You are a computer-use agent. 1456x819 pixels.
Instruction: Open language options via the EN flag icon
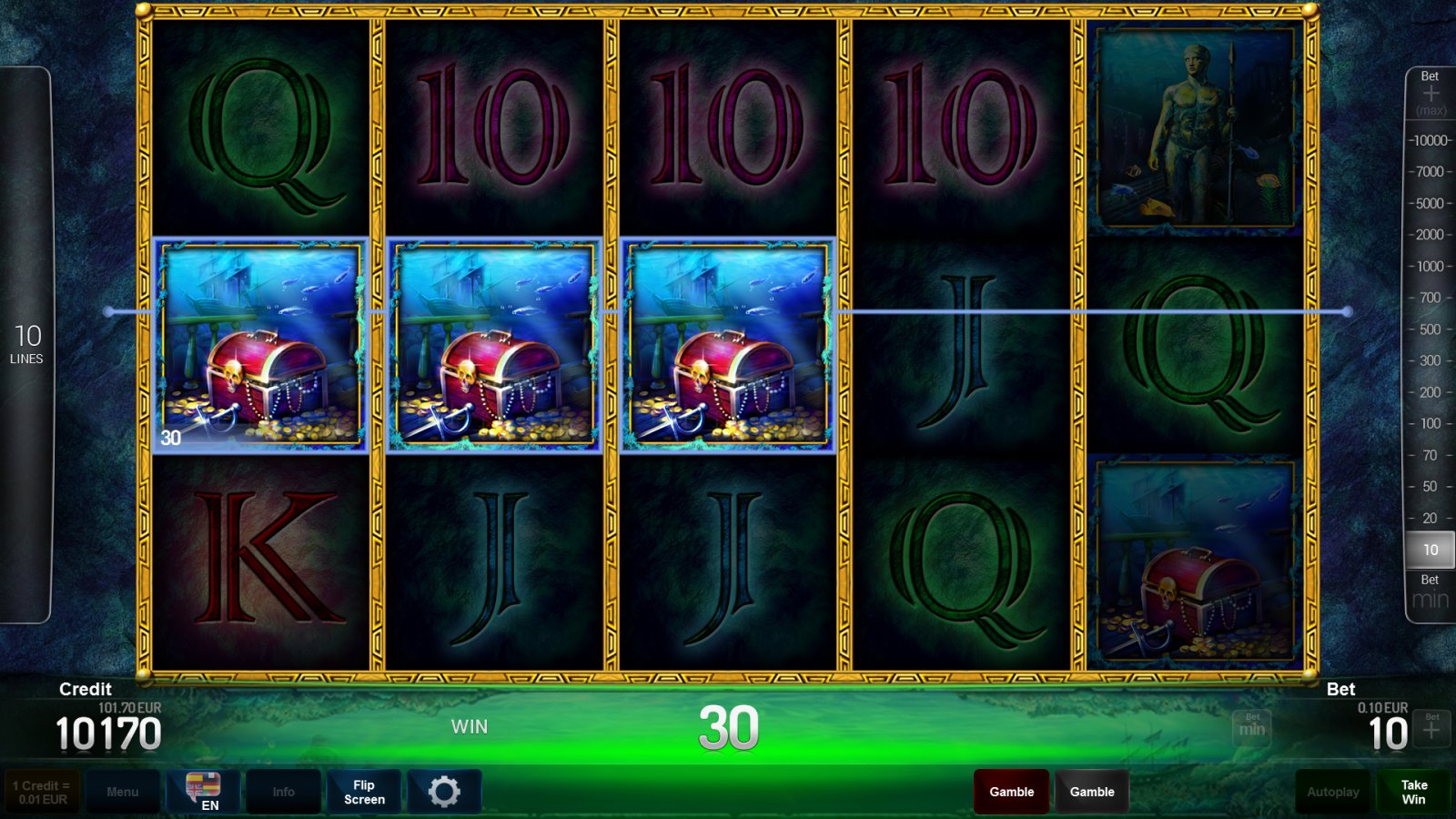point(203,791)
